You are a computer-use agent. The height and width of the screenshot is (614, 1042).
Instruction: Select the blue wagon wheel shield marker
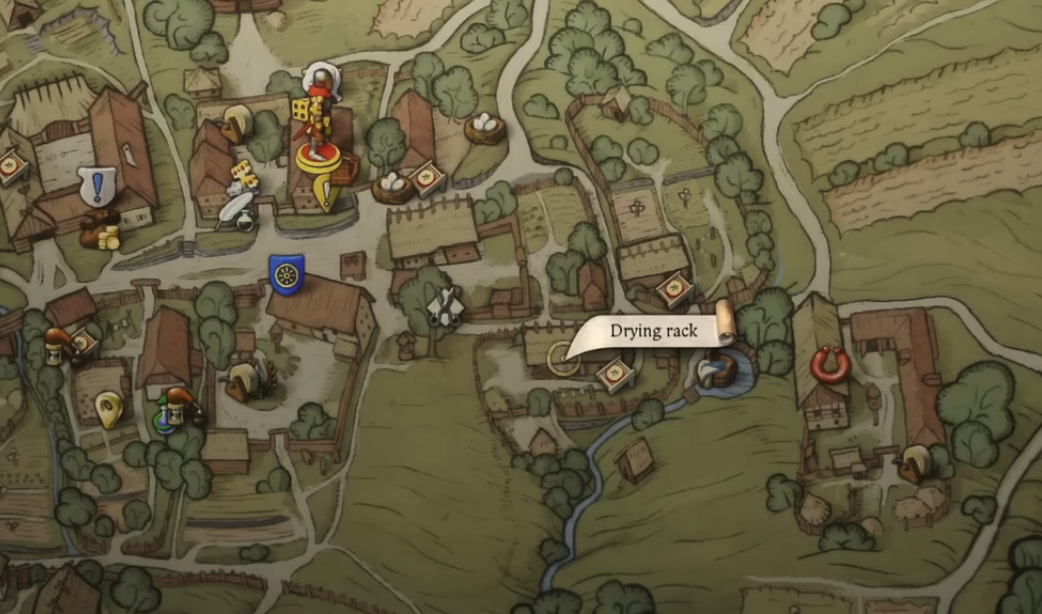[x=286, y=275]
